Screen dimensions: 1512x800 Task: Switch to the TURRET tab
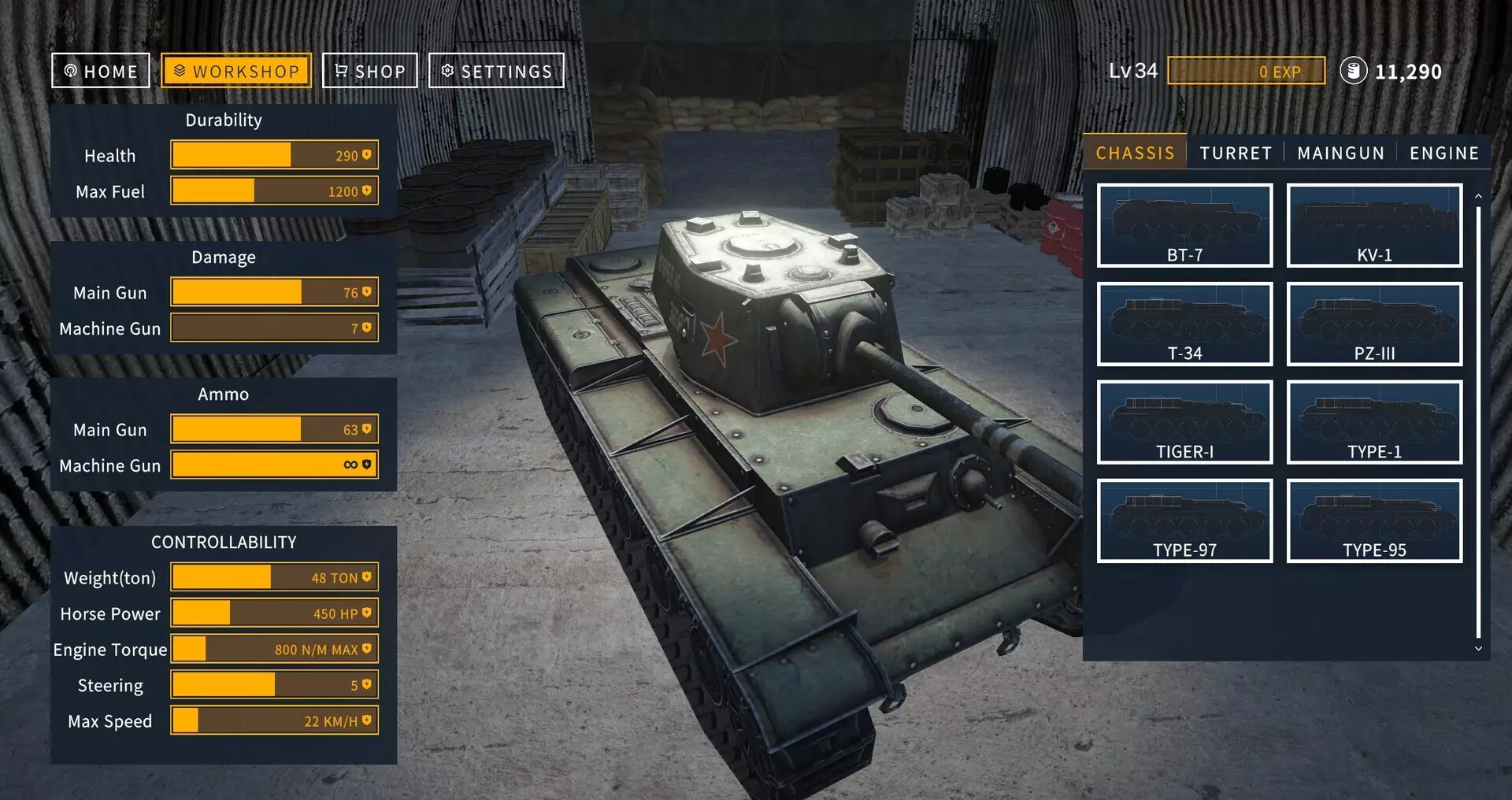point(1236,153)
